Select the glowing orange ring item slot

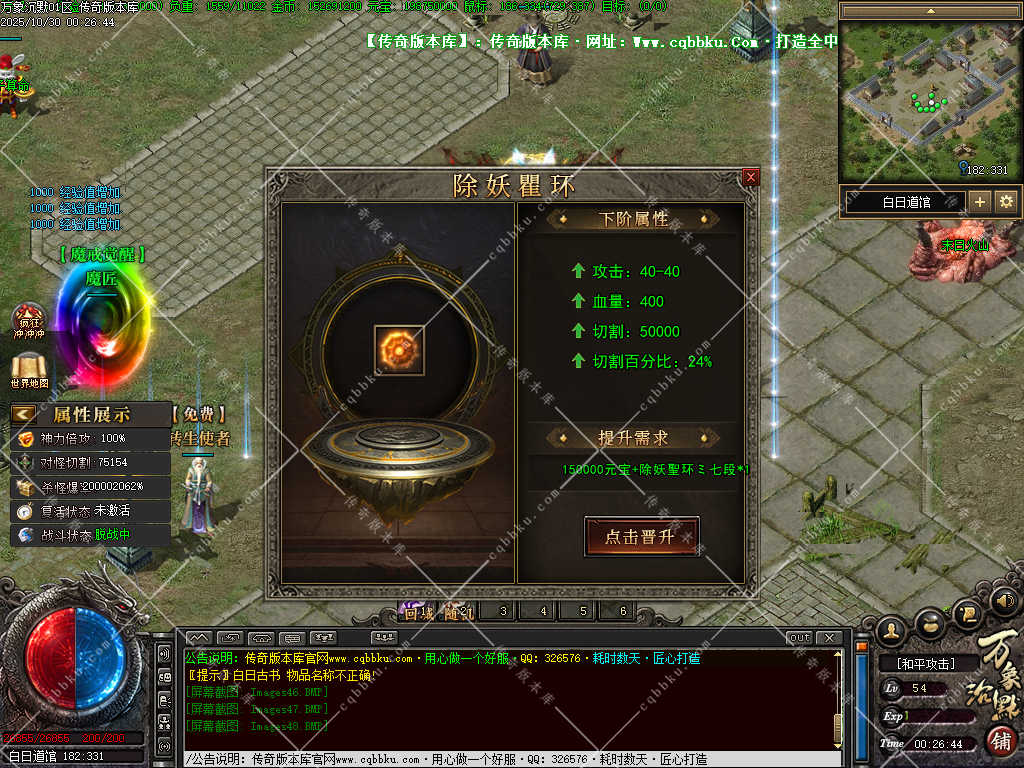click(x=400, y=348)
